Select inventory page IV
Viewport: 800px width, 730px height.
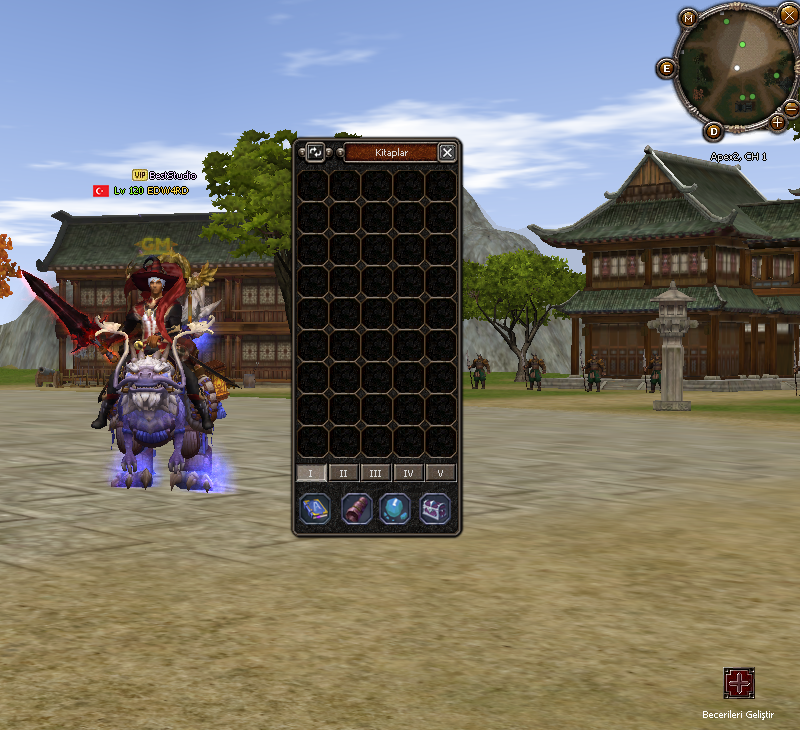(408, 473)
